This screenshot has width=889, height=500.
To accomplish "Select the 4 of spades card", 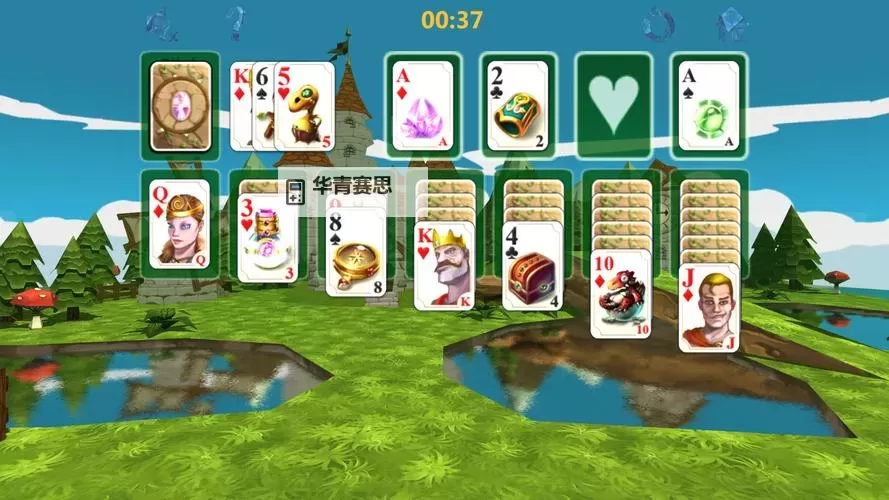I will coord(532,266).
